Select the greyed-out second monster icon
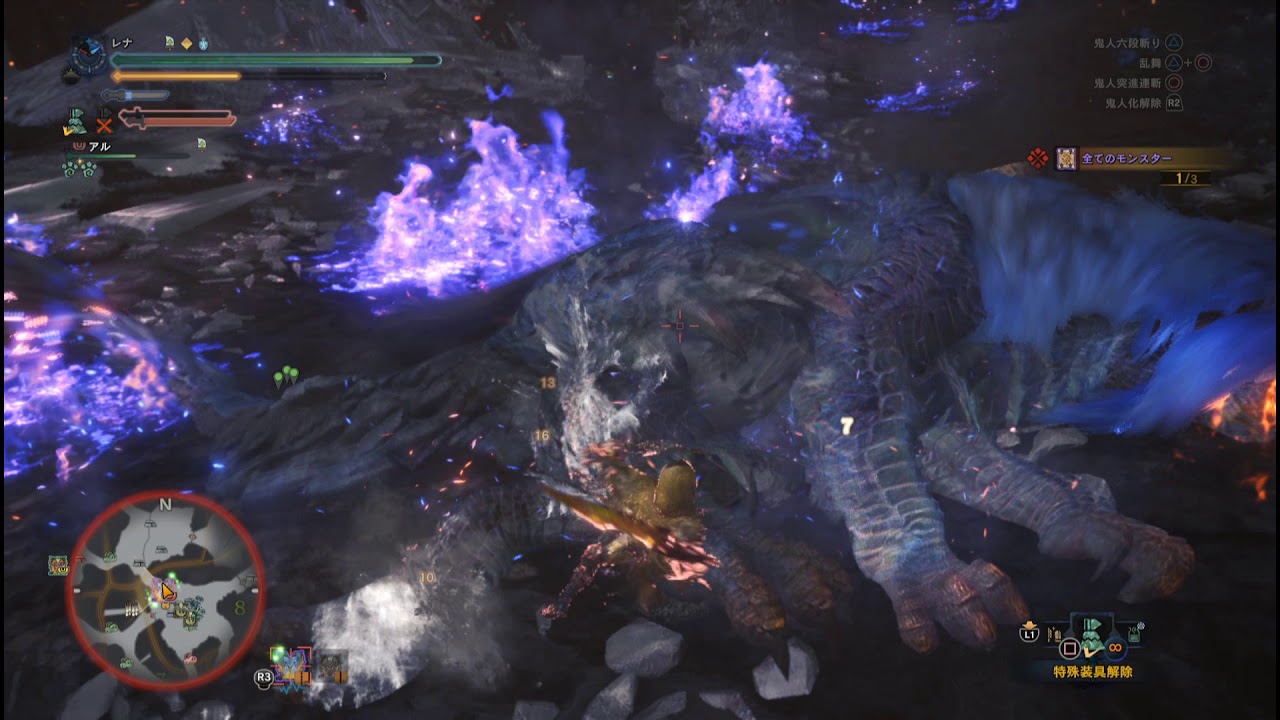This screenshot has width=1280, height=720. [x=333, y=666]
